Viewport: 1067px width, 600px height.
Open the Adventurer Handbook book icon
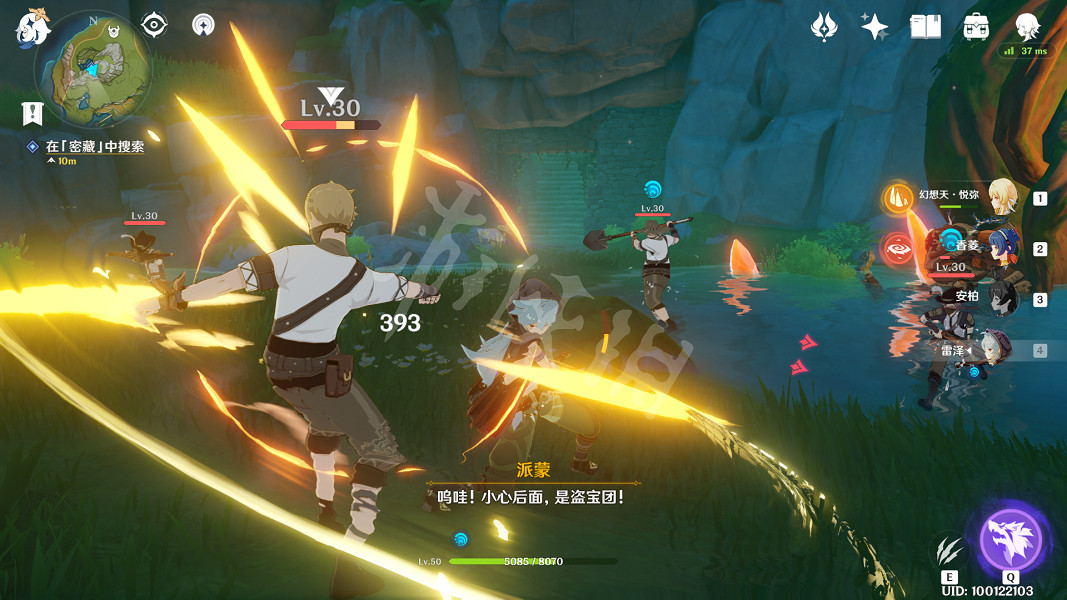(x=925, y=27)
